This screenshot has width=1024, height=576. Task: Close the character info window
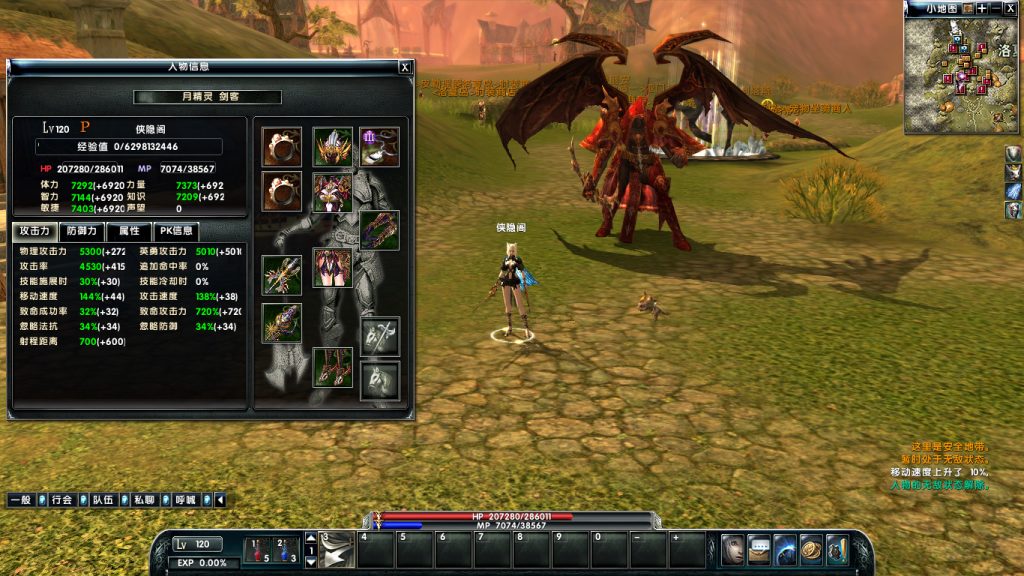coord(404,67)
